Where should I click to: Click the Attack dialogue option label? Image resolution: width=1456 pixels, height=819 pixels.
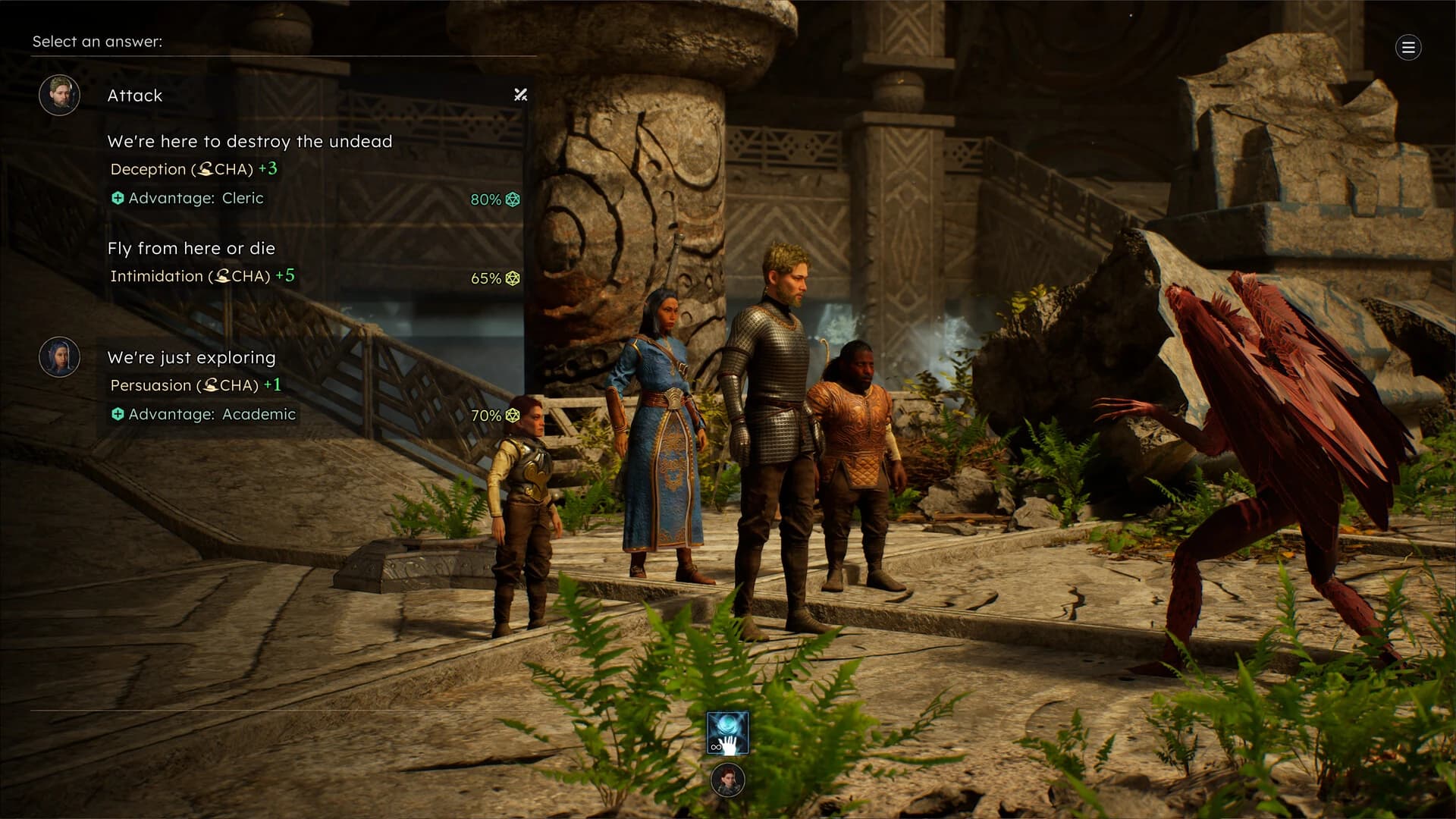coord(134,96)
